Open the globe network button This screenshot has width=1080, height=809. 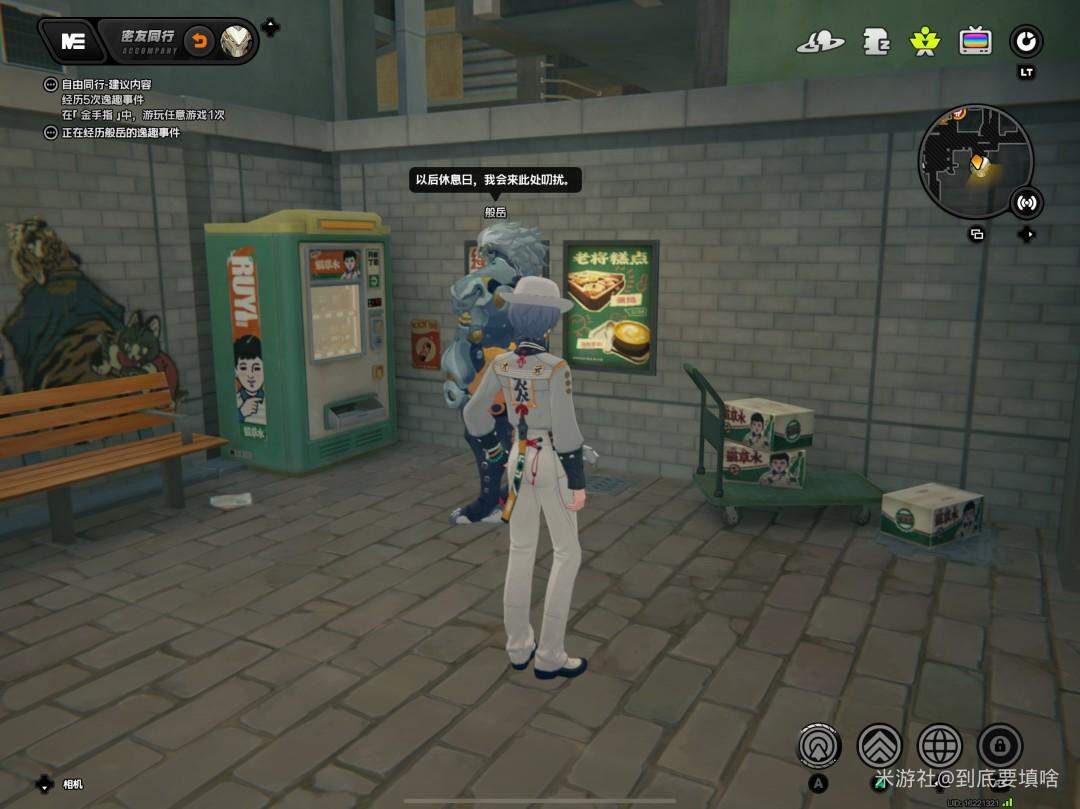(940, 745)
